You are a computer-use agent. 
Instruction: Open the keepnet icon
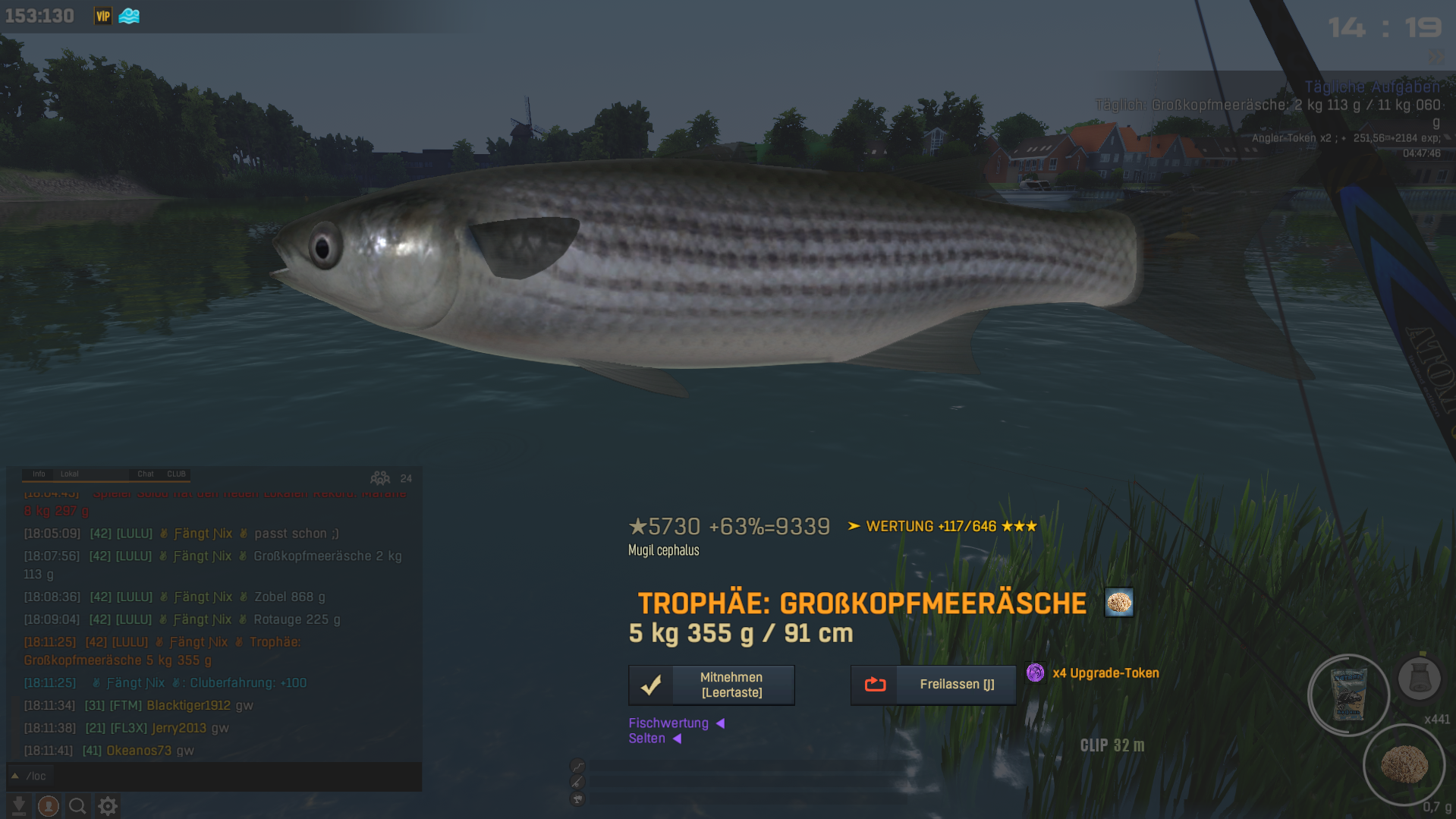tap(1419, 678)
